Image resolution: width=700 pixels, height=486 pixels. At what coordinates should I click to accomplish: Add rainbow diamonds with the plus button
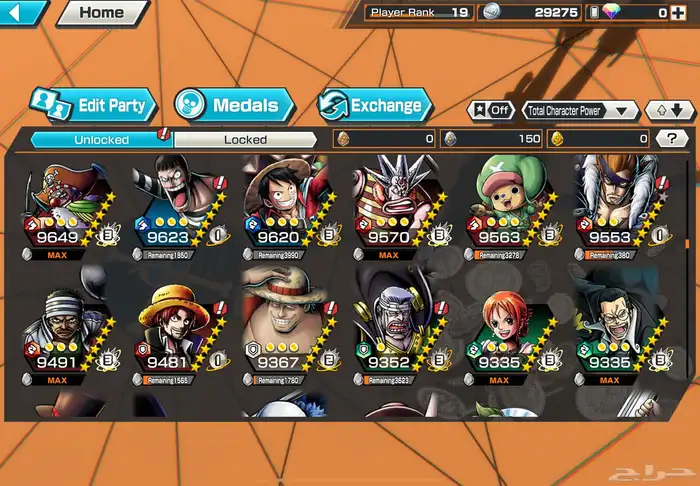point(680,12)
